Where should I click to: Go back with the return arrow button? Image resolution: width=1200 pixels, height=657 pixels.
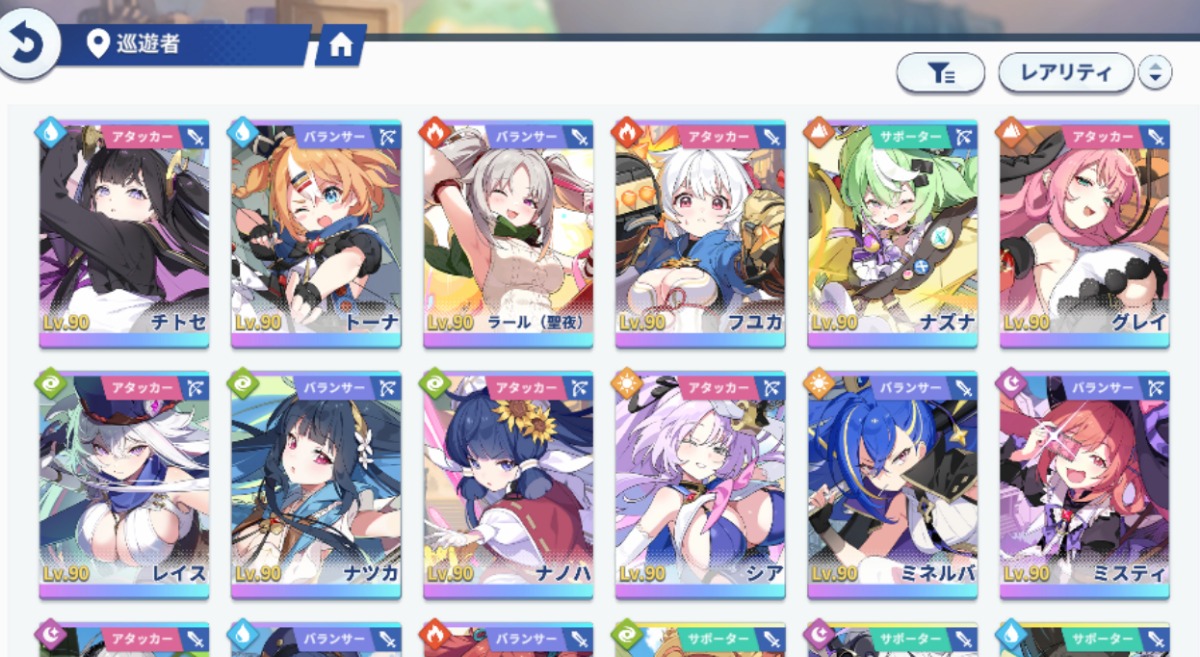point(27,44)
